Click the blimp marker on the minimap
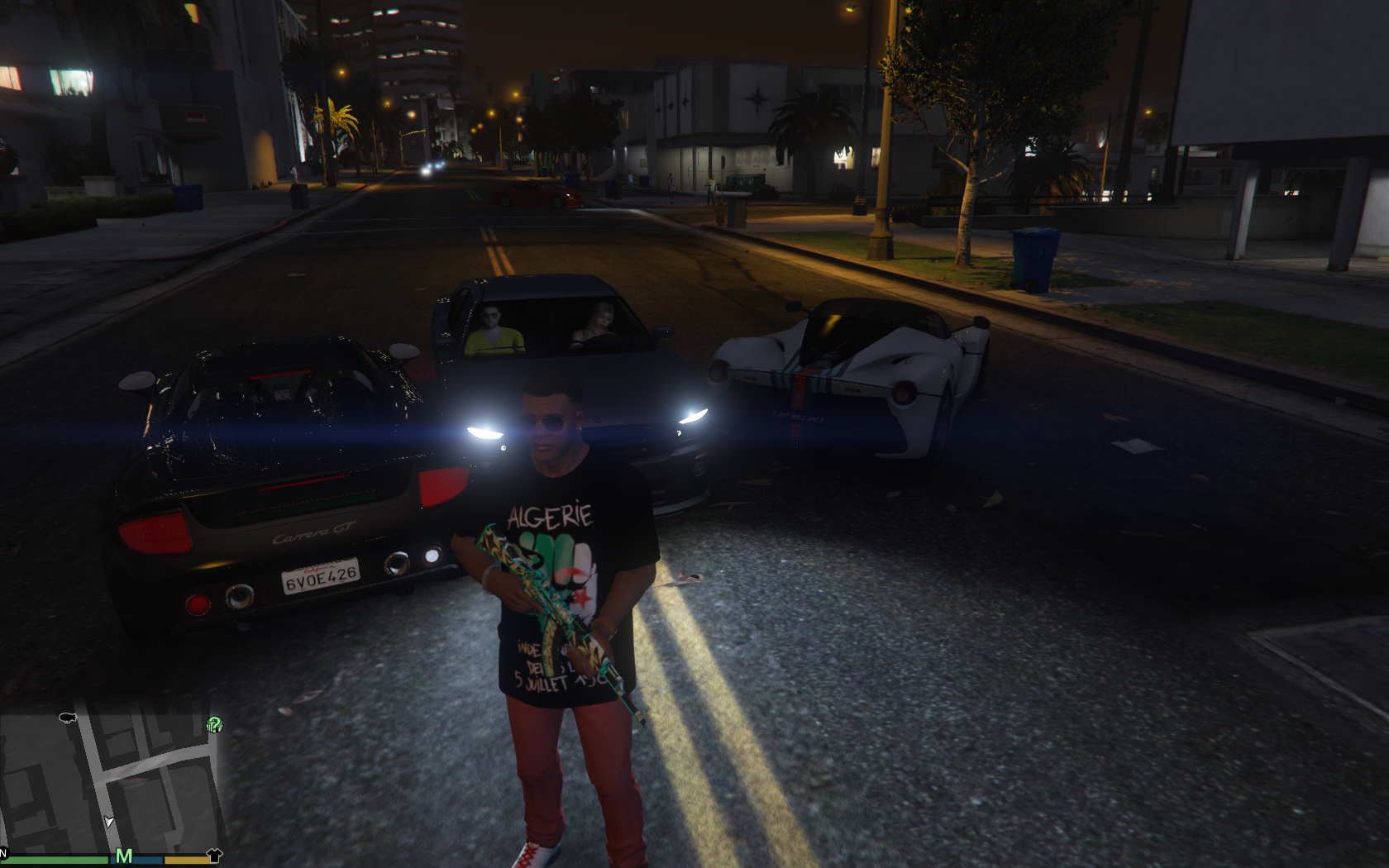Image resolution: width=1389 pixels, height=868 pixels. [x=68, y=718]
